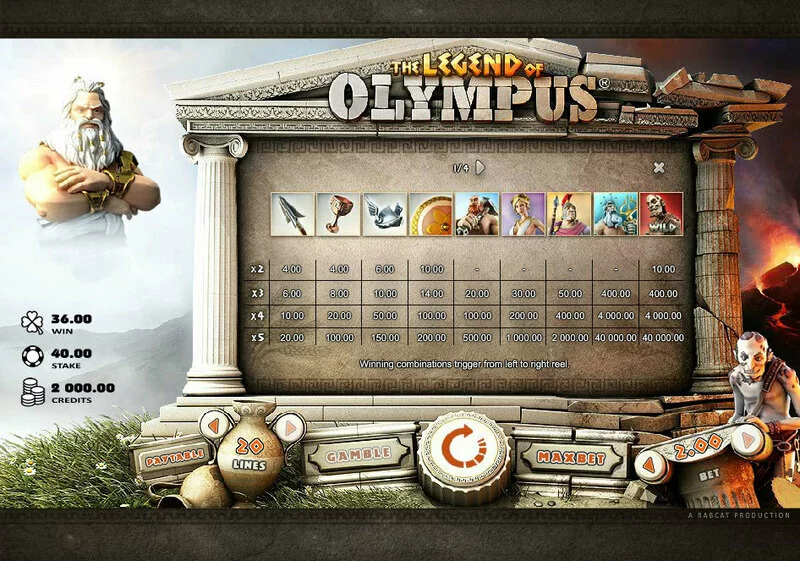Viewport: 800px width, 561px height.
Task: Increase the number of lines
Action: tap(287, 428)
